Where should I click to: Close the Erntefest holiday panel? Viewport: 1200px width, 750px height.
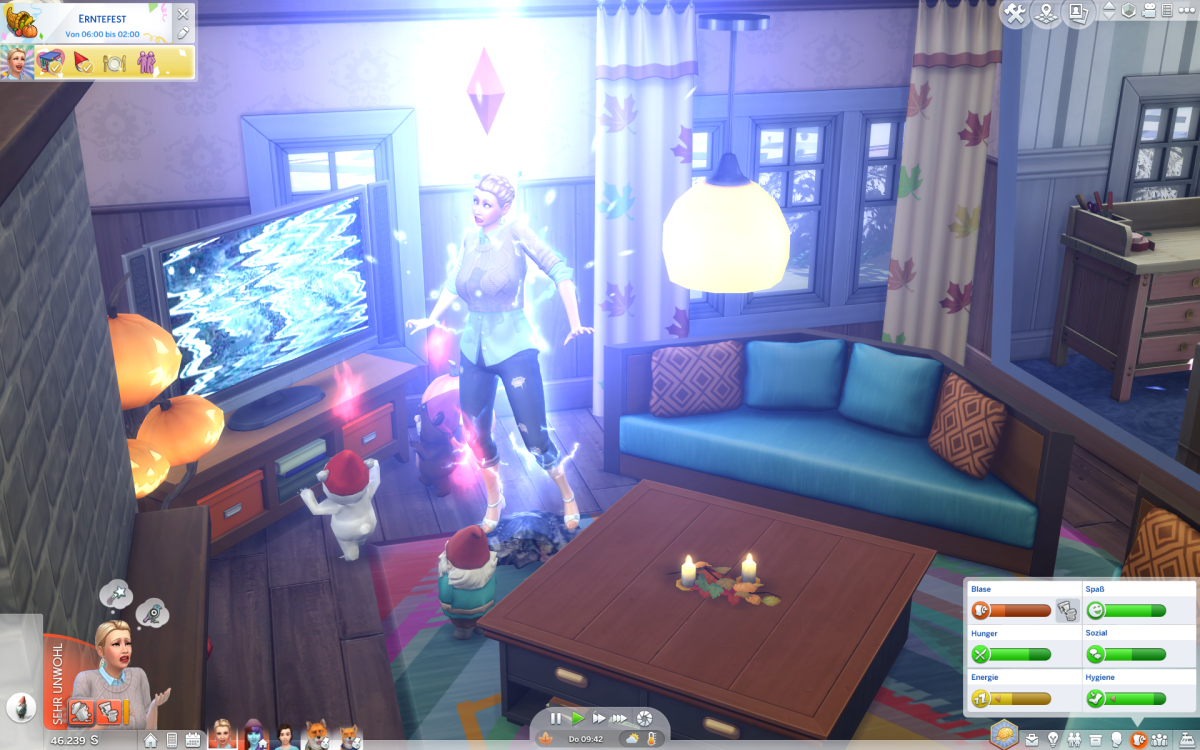pos(182,14)
